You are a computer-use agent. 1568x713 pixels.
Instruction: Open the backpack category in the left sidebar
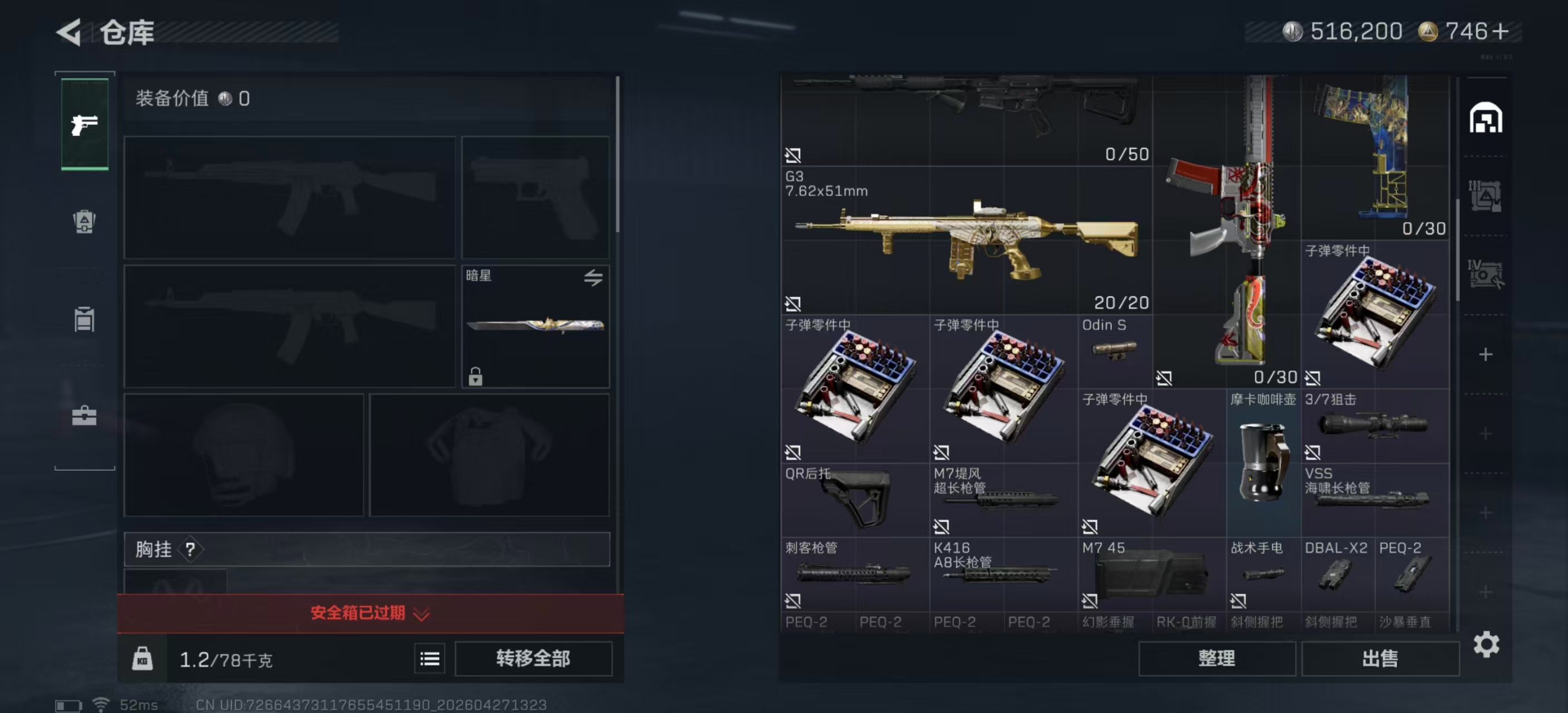(84, 222)
